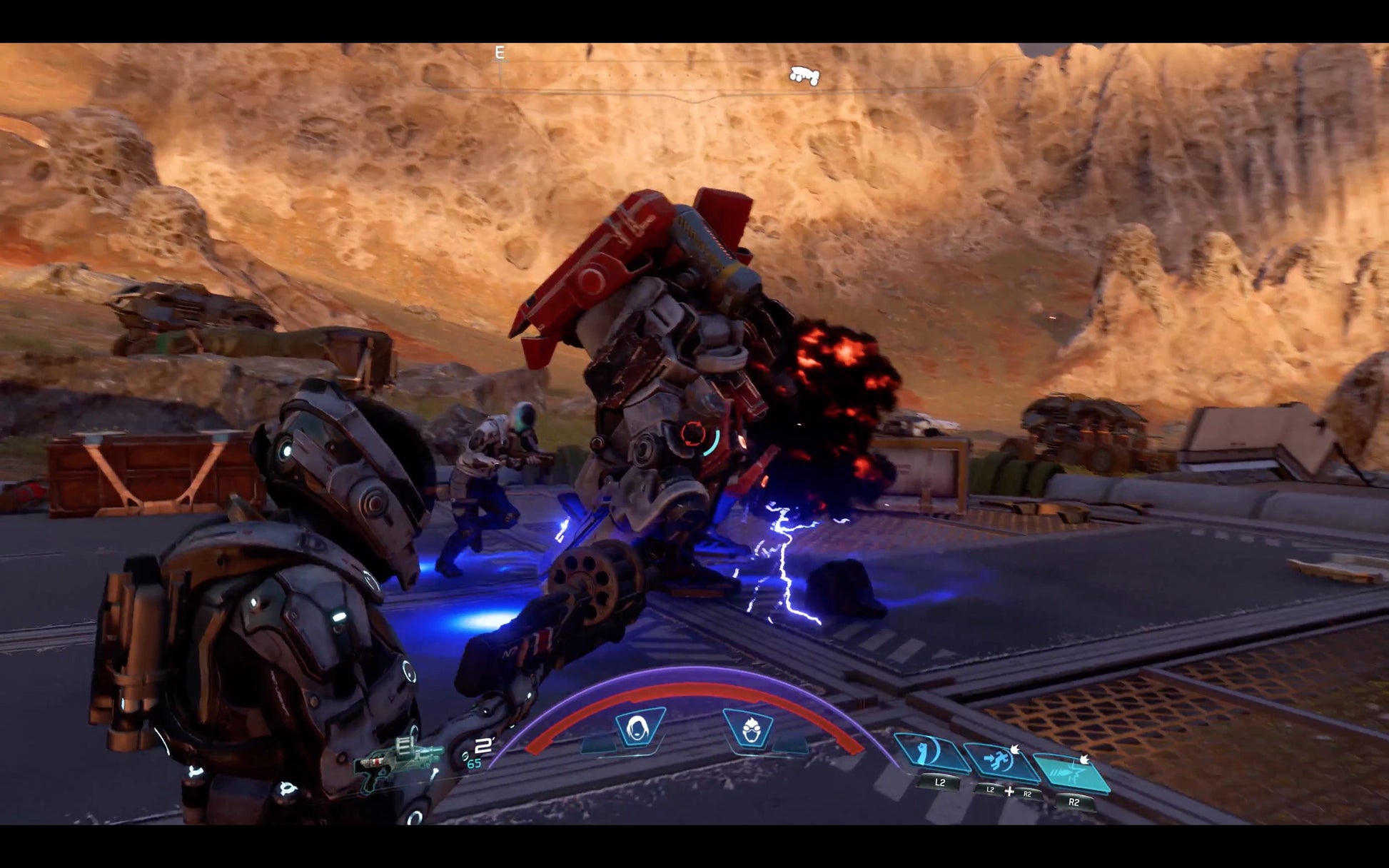Use the highlighted missile impact ability
The height and width of the screenshot is (868, 1389).
click(1071, 772)
